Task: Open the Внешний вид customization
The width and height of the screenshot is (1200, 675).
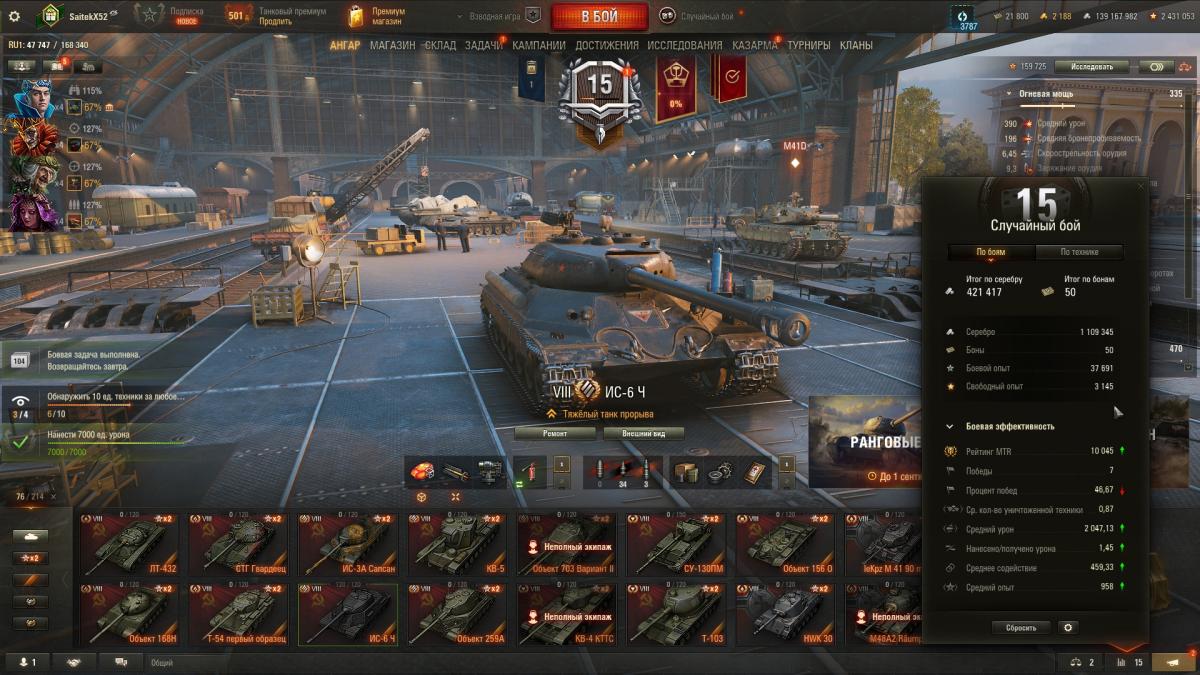Action: 643,434
